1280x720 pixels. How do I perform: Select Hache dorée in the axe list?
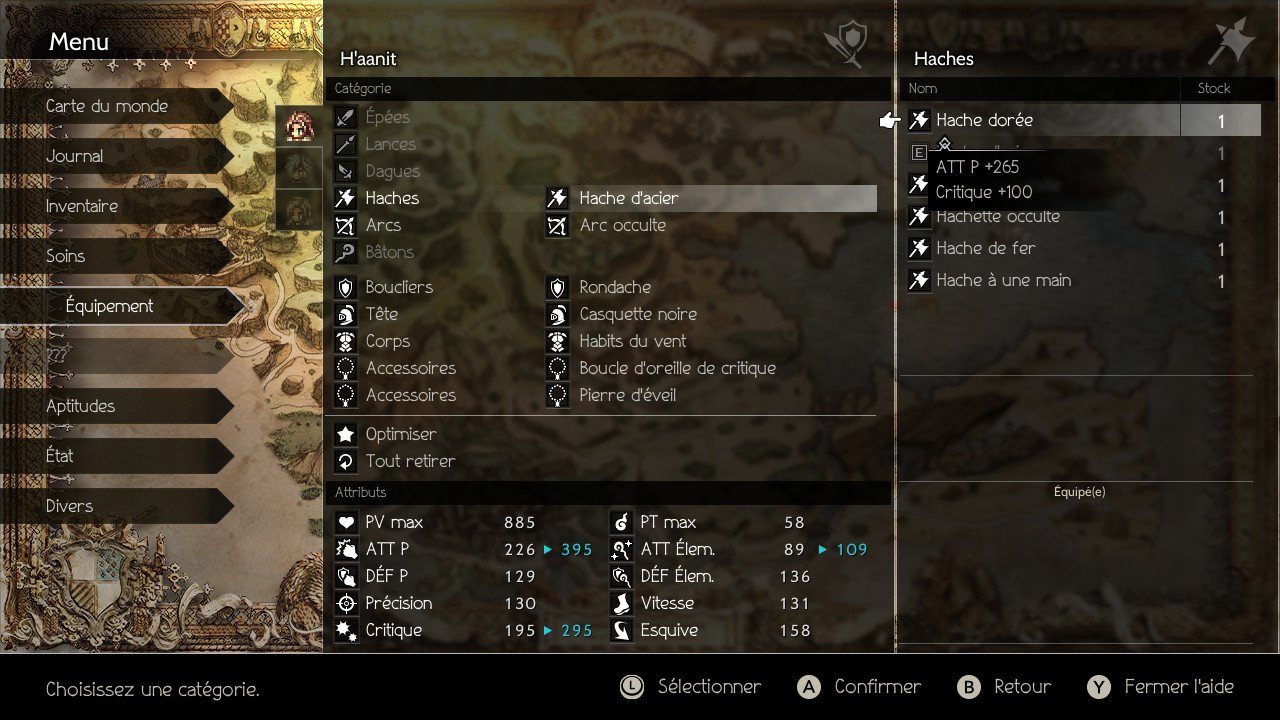point(985,121)
